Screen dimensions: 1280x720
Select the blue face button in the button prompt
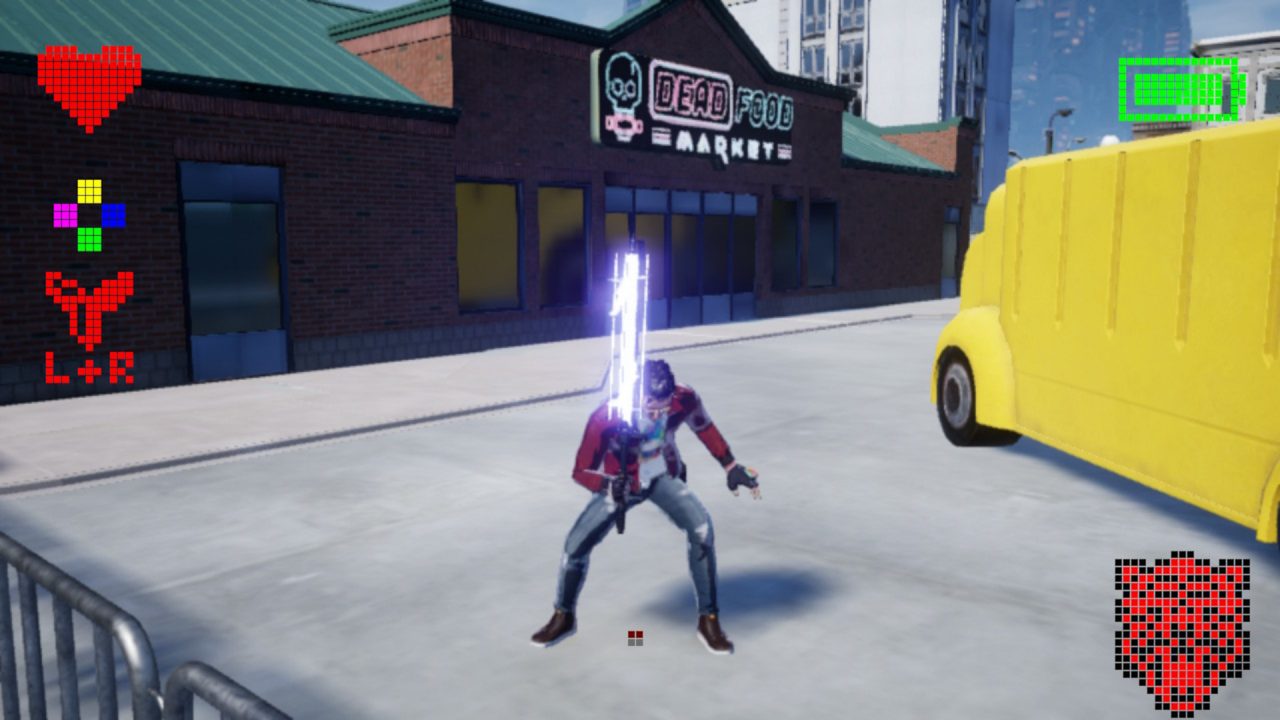(113, 214)
